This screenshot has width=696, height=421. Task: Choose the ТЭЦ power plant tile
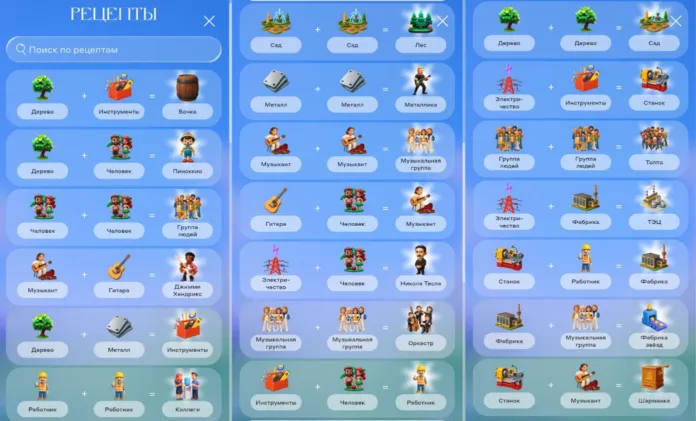pos(653,206)
